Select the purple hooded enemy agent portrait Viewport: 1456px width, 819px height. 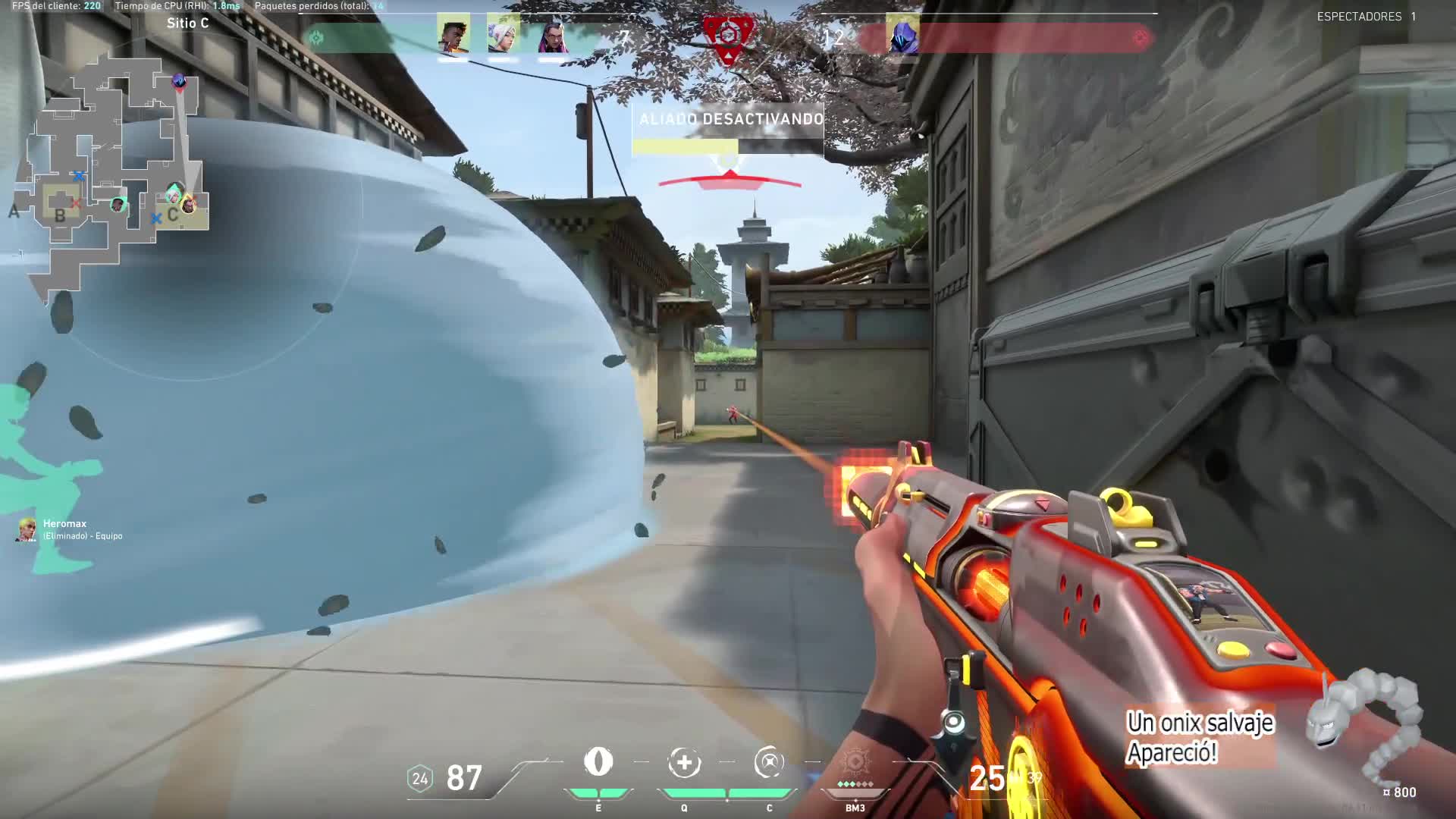pos(902,35)
